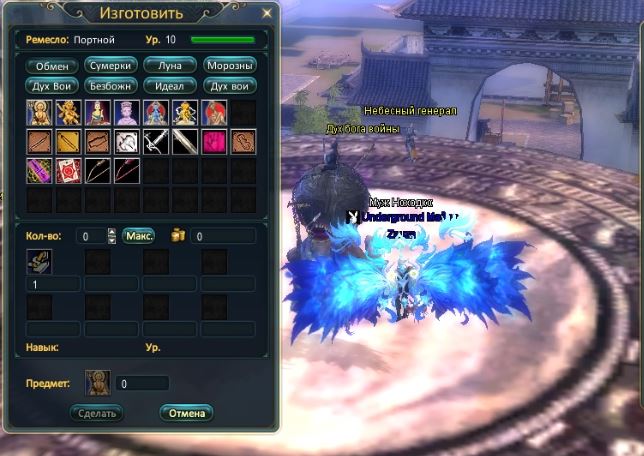644x456 pixels.
Task: Craft the item with Сделать
Action: (97, 412)
